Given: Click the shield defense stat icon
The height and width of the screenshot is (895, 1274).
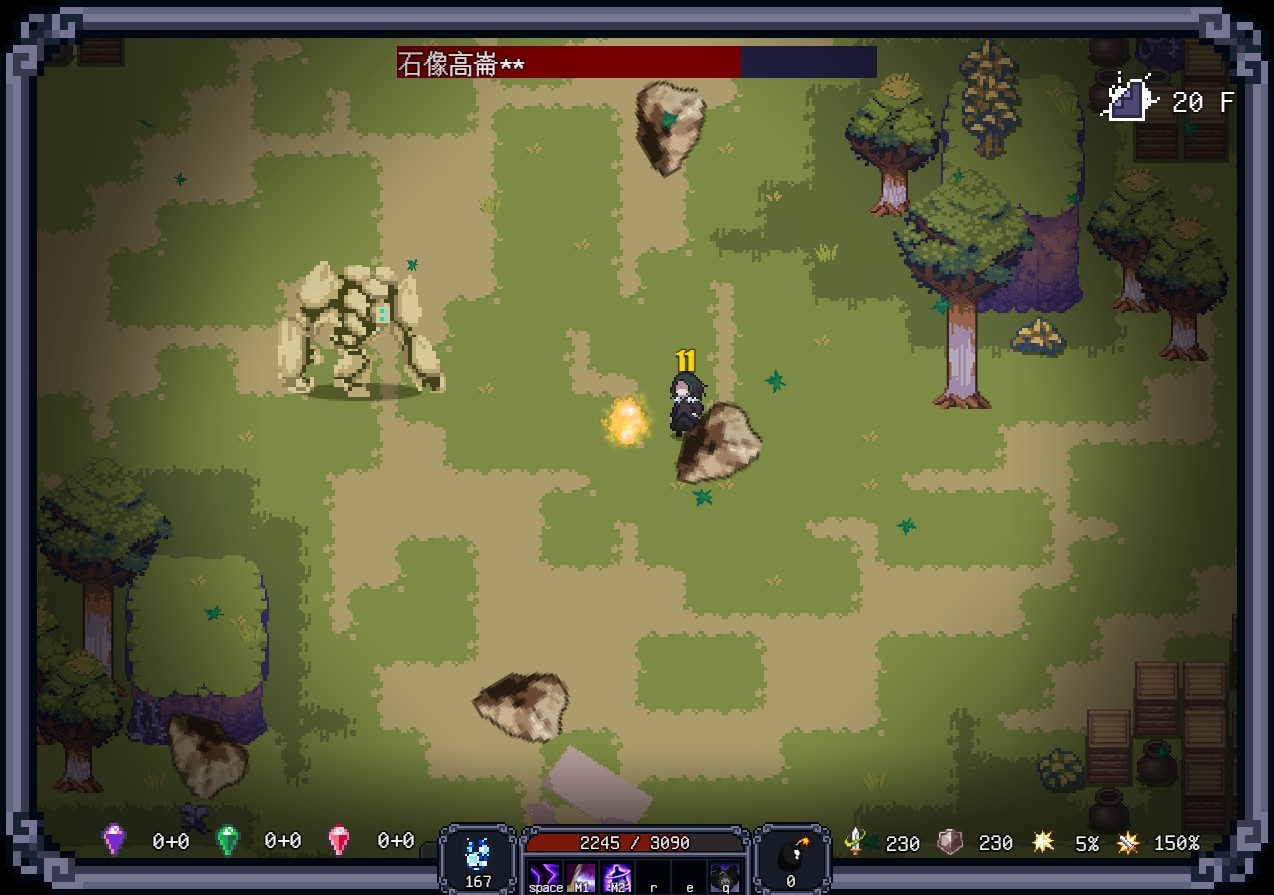Looking at the screenshot, I should [x=949, y=842].
